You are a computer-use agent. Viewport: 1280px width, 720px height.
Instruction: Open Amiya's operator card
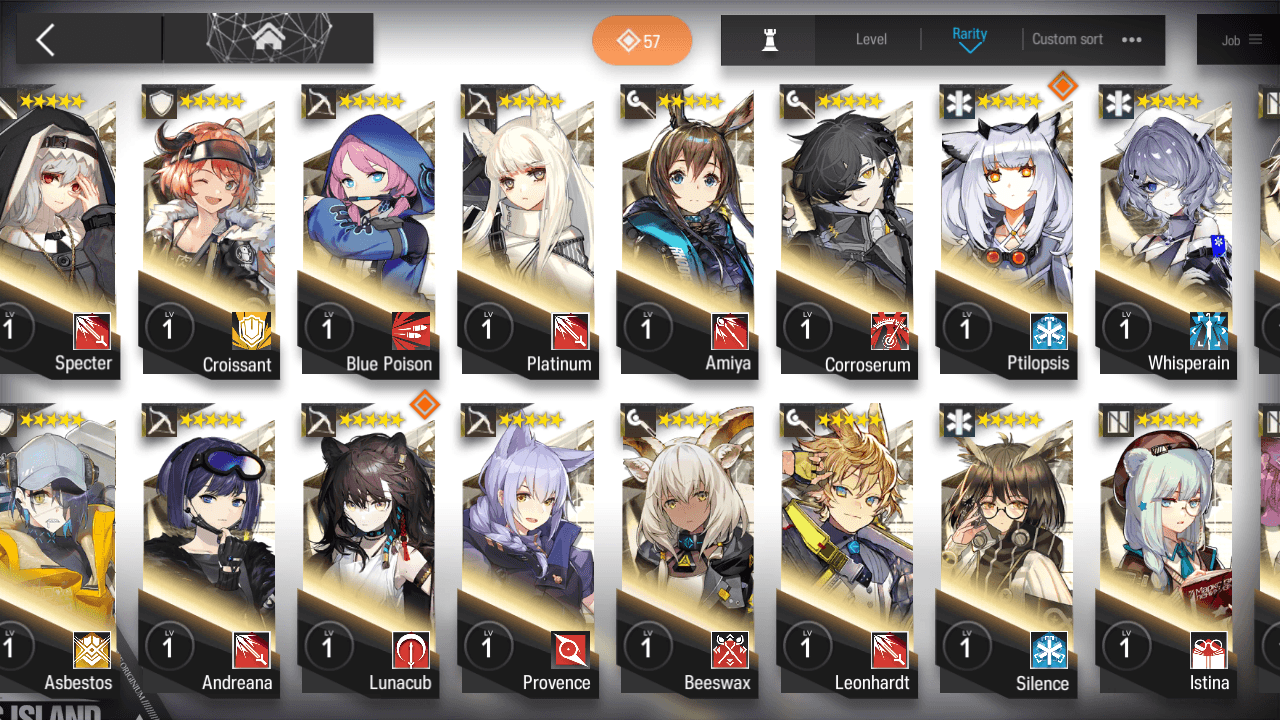coord(686,230)
